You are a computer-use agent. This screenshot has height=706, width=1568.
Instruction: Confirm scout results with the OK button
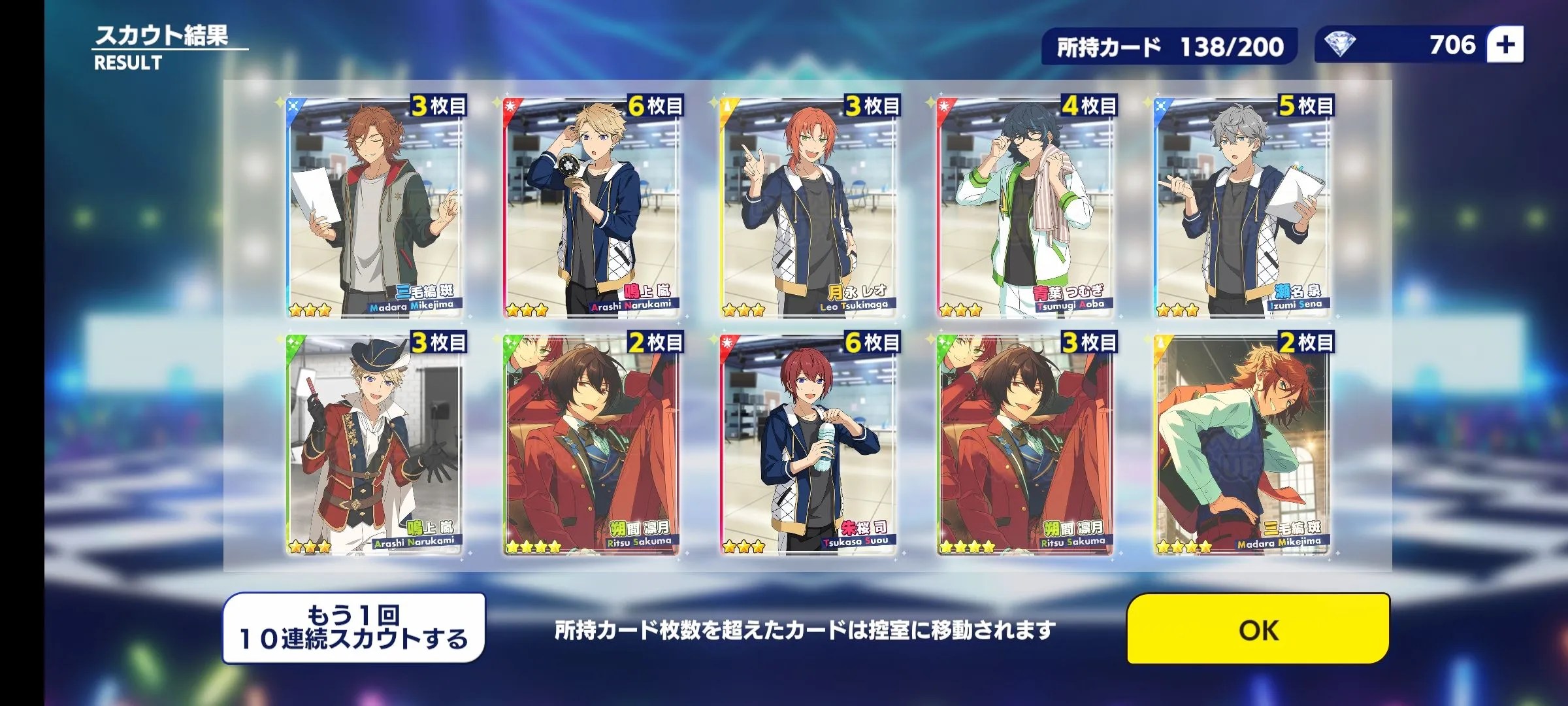1258,629
